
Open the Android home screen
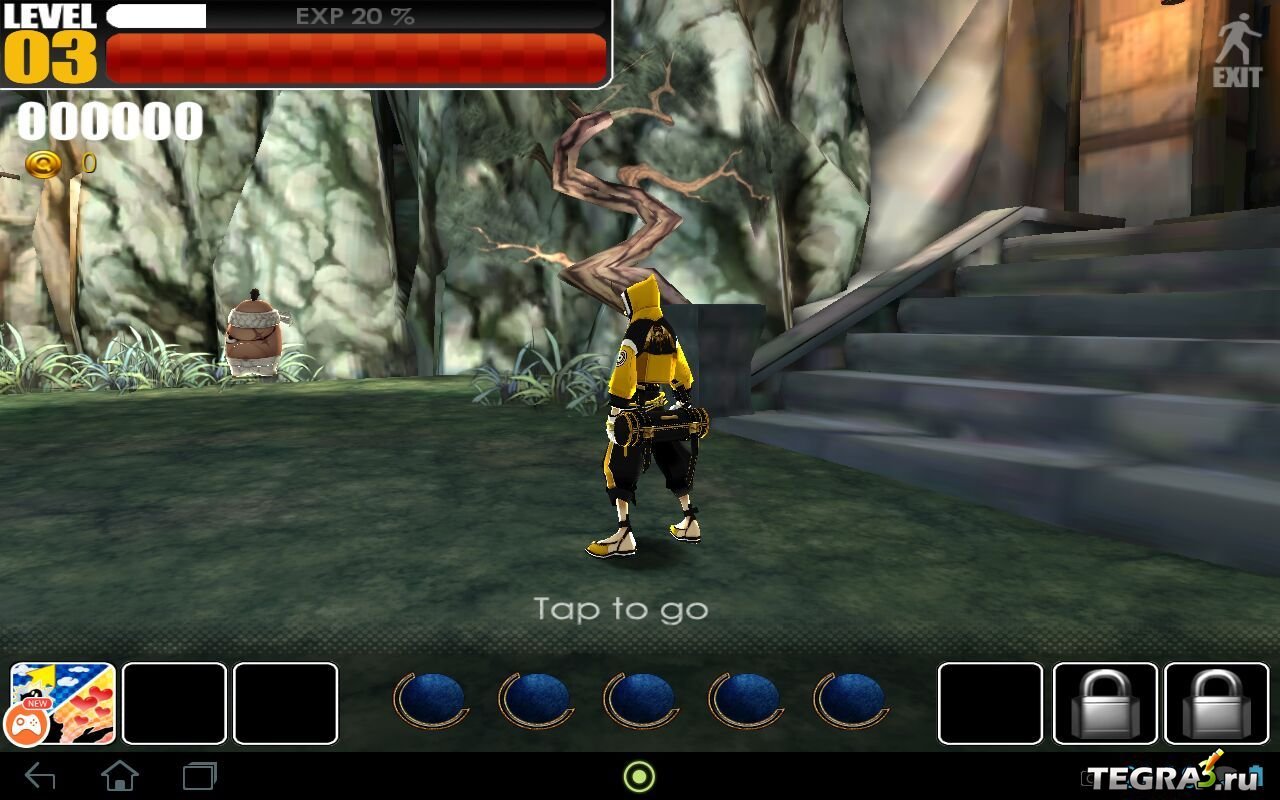[120, 776]
